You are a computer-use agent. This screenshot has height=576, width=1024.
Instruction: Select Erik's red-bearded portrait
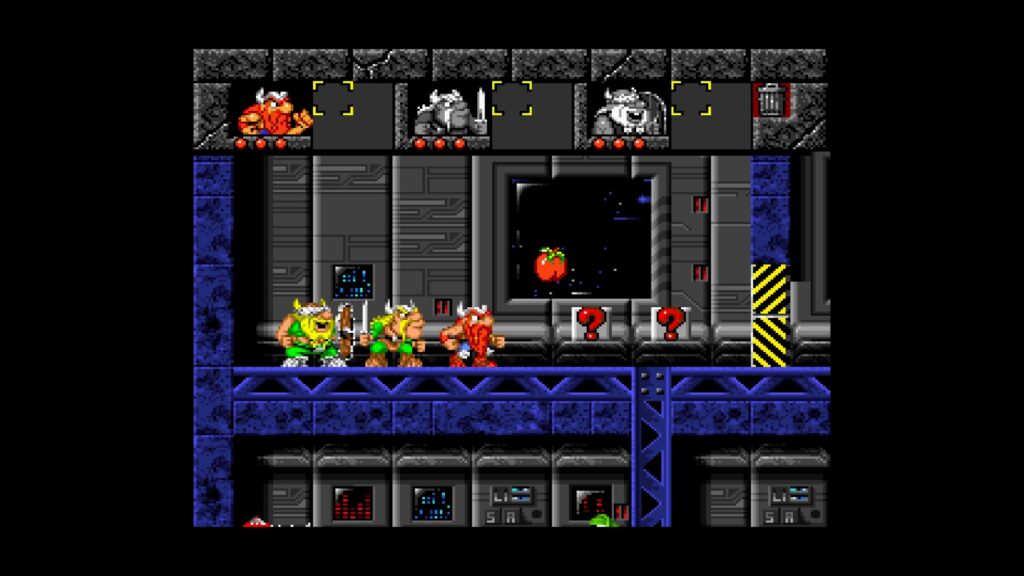click(271, 113)
